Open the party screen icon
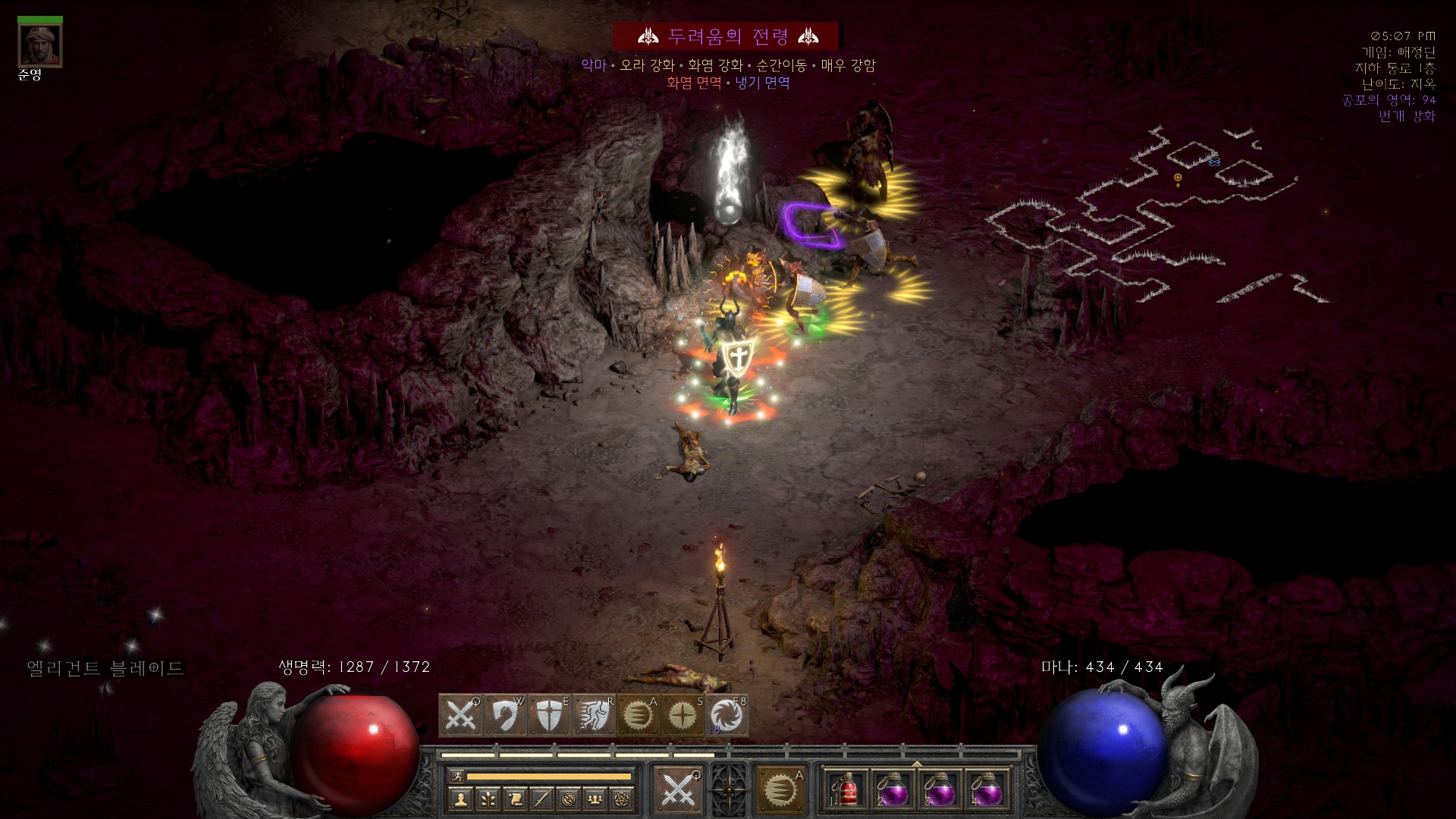 596,798
